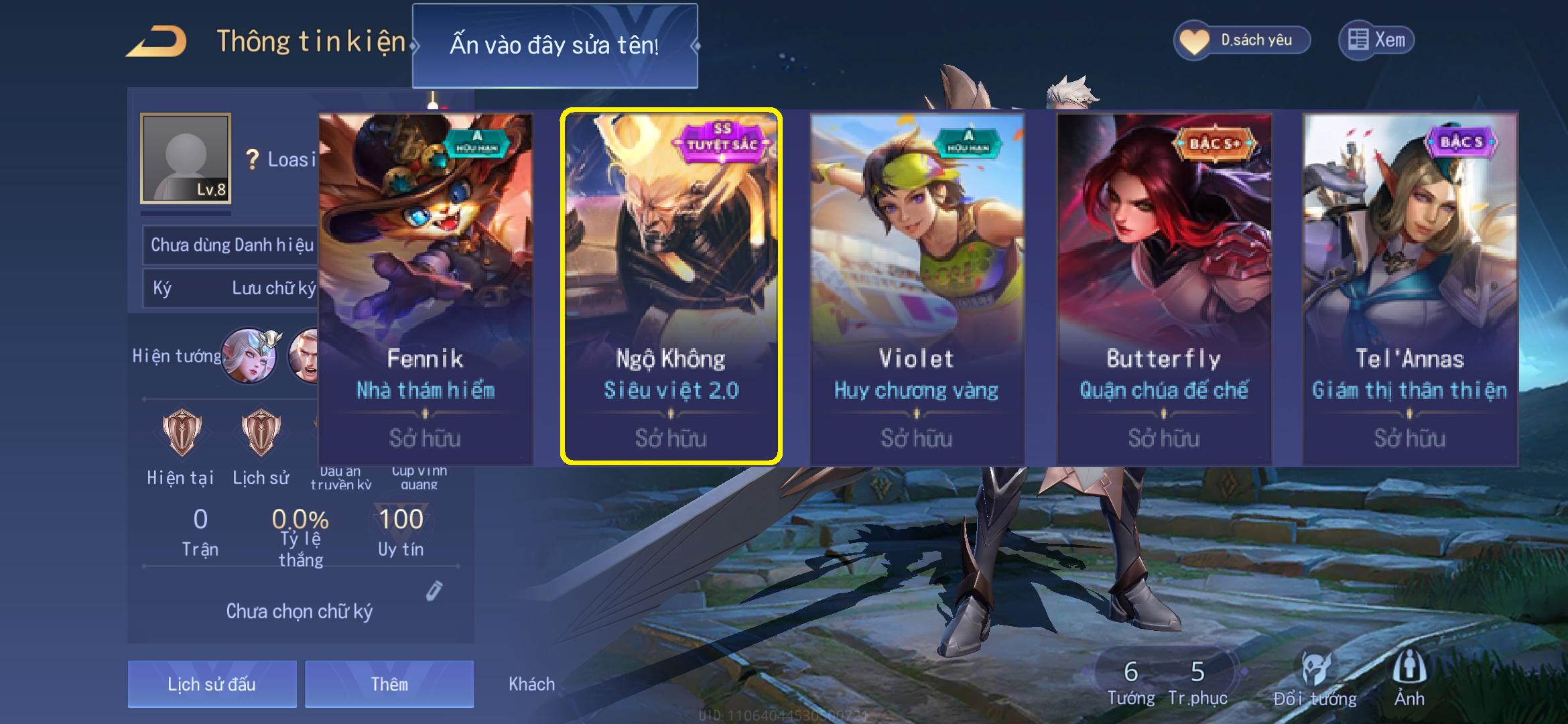The image size is (1568, 724).
Task: Choose the Tel'Annas Giám thị thân thiện card
Action: point(1410,288)
